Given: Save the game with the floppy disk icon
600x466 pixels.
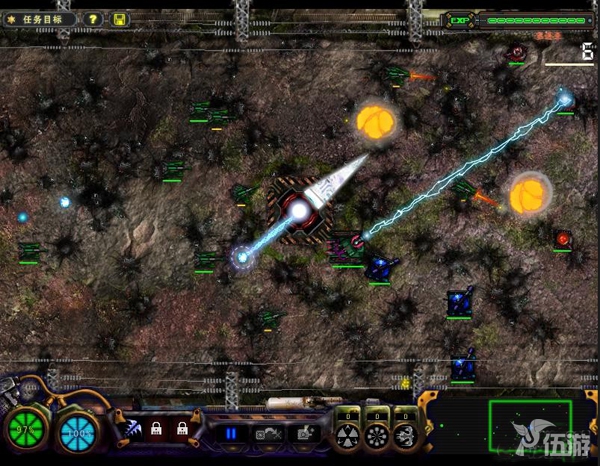Looking at the screenshot, I should tap(119, 19).
